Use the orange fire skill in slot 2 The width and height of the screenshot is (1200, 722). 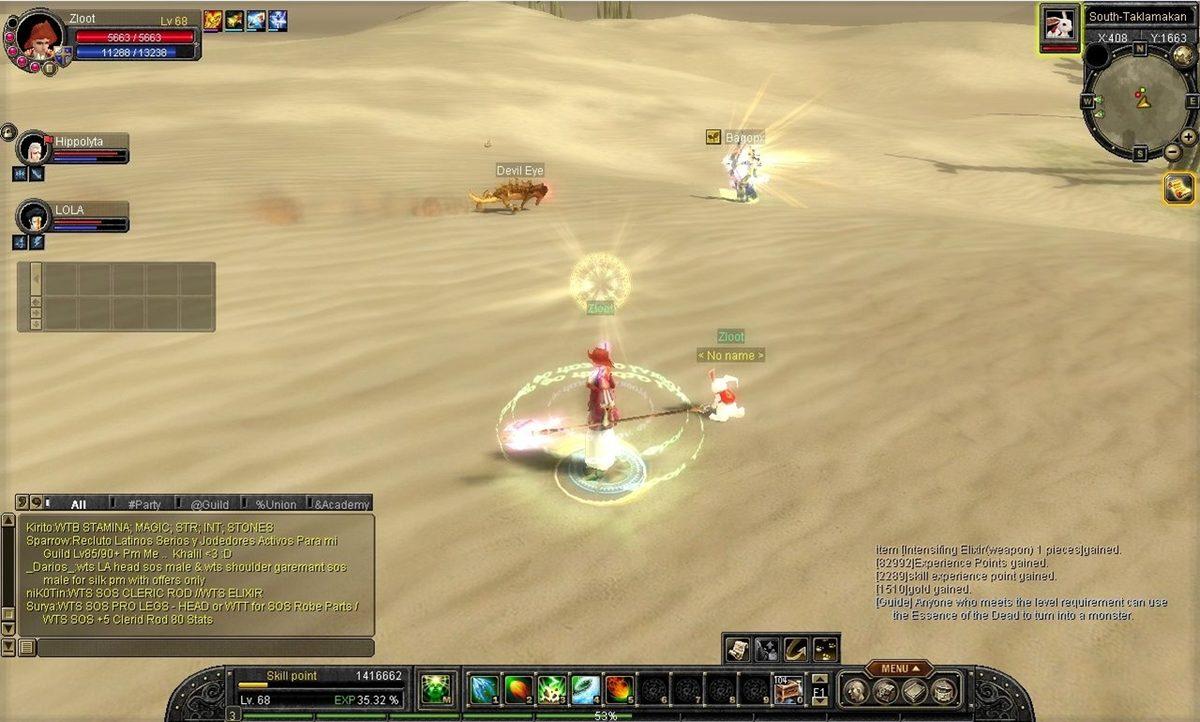tap(518, 689)
